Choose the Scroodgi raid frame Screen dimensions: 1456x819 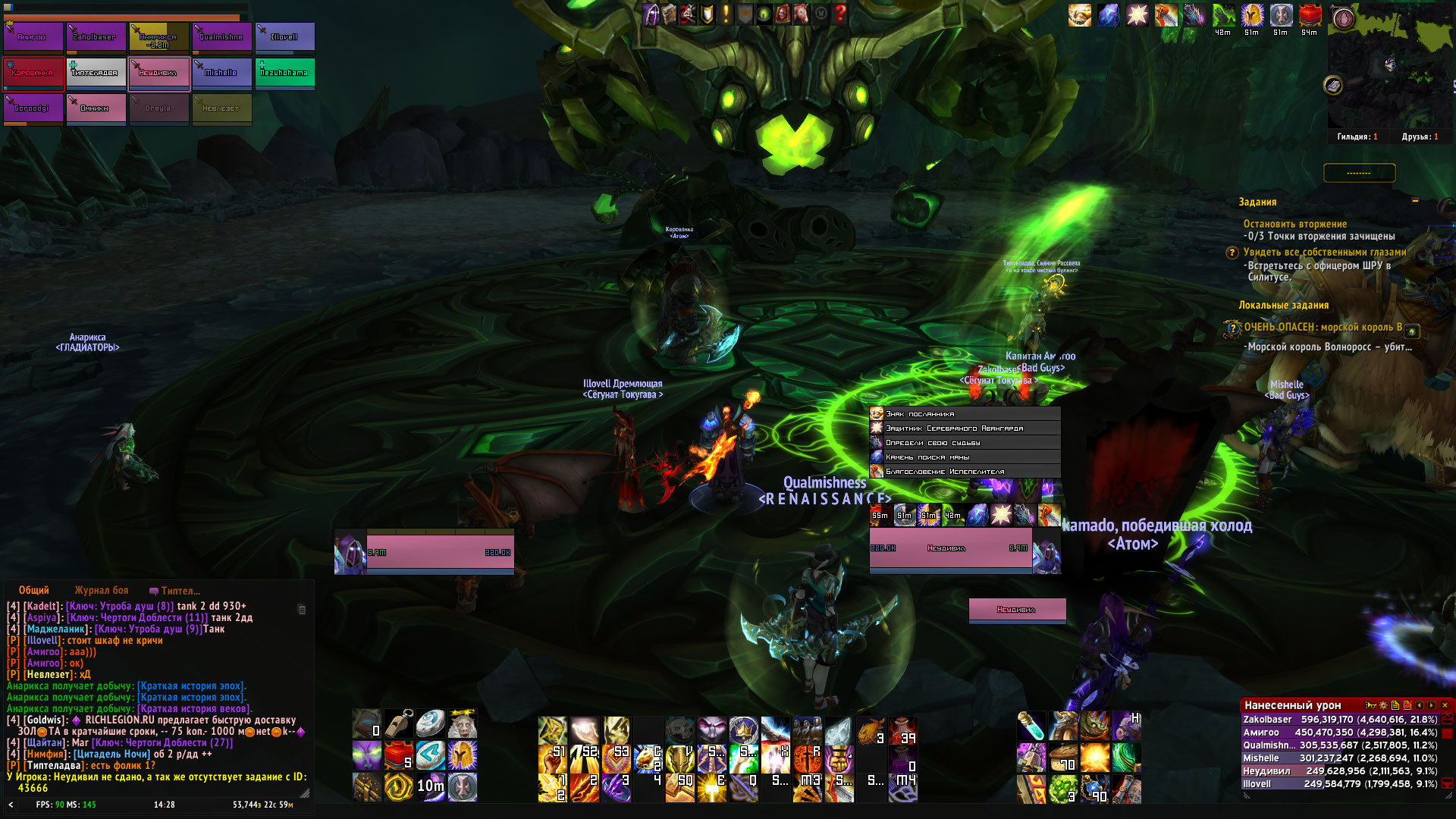click(x=33, y=108)
